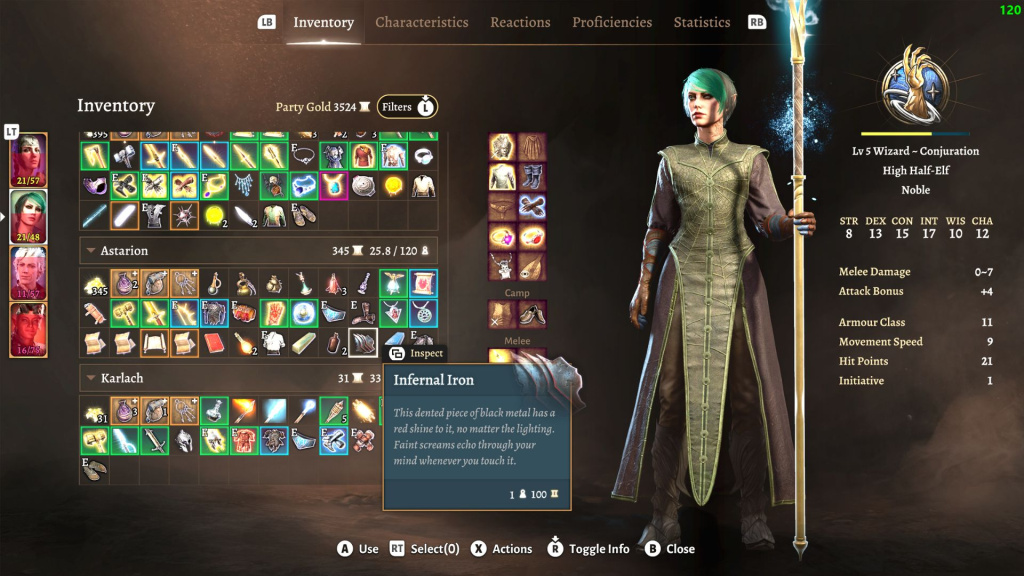The height and width of the screenshot is (576, 1024).
Task: Click the red book in Astarion's inventory
Action: (x=214, y=343)
